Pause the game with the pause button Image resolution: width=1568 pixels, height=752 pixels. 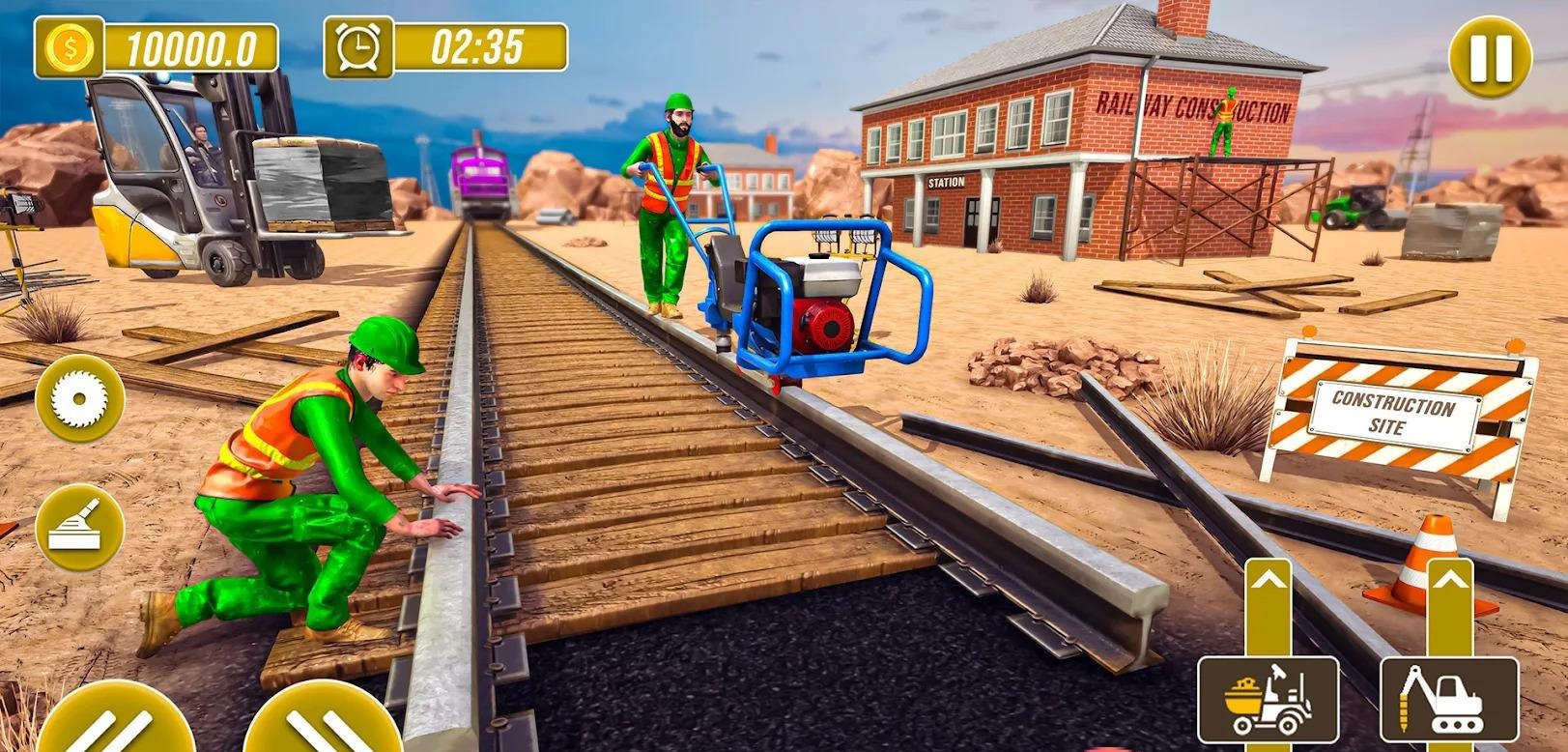click(1490, 57)
